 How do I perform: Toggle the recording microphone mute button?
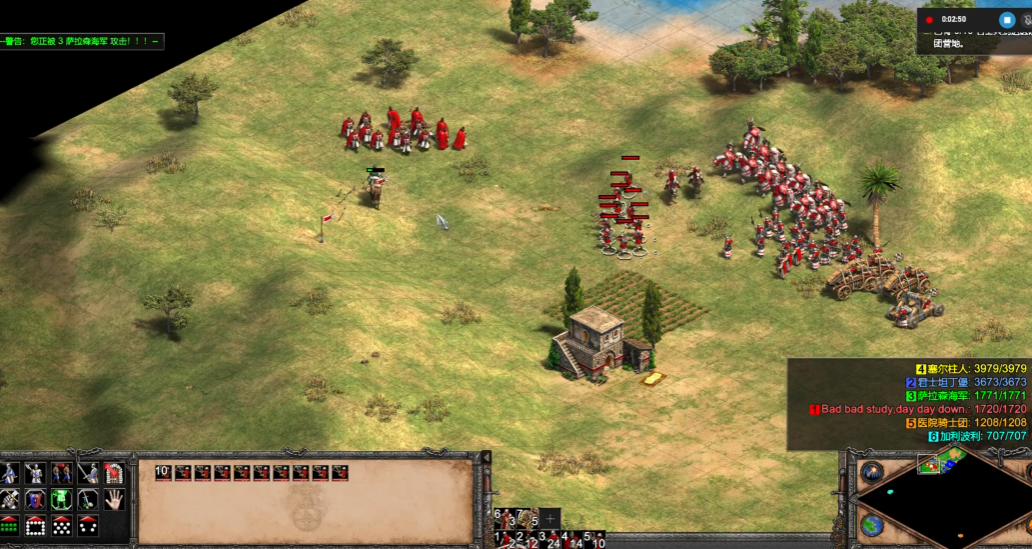click(1027, 19)
